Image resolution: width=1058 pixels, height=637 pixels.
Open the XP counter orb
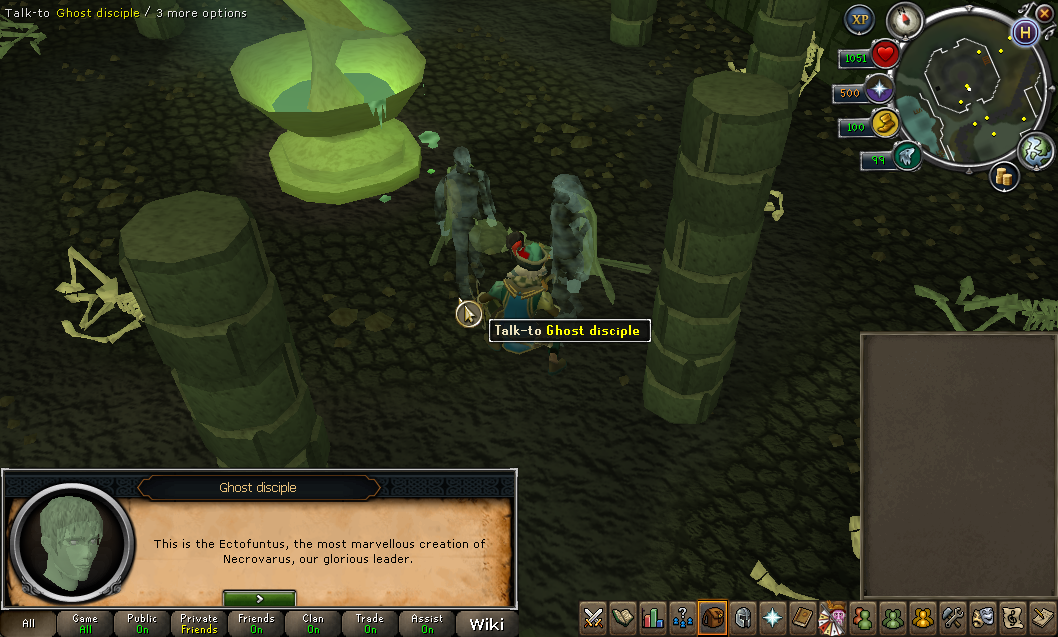pos(860,20)
